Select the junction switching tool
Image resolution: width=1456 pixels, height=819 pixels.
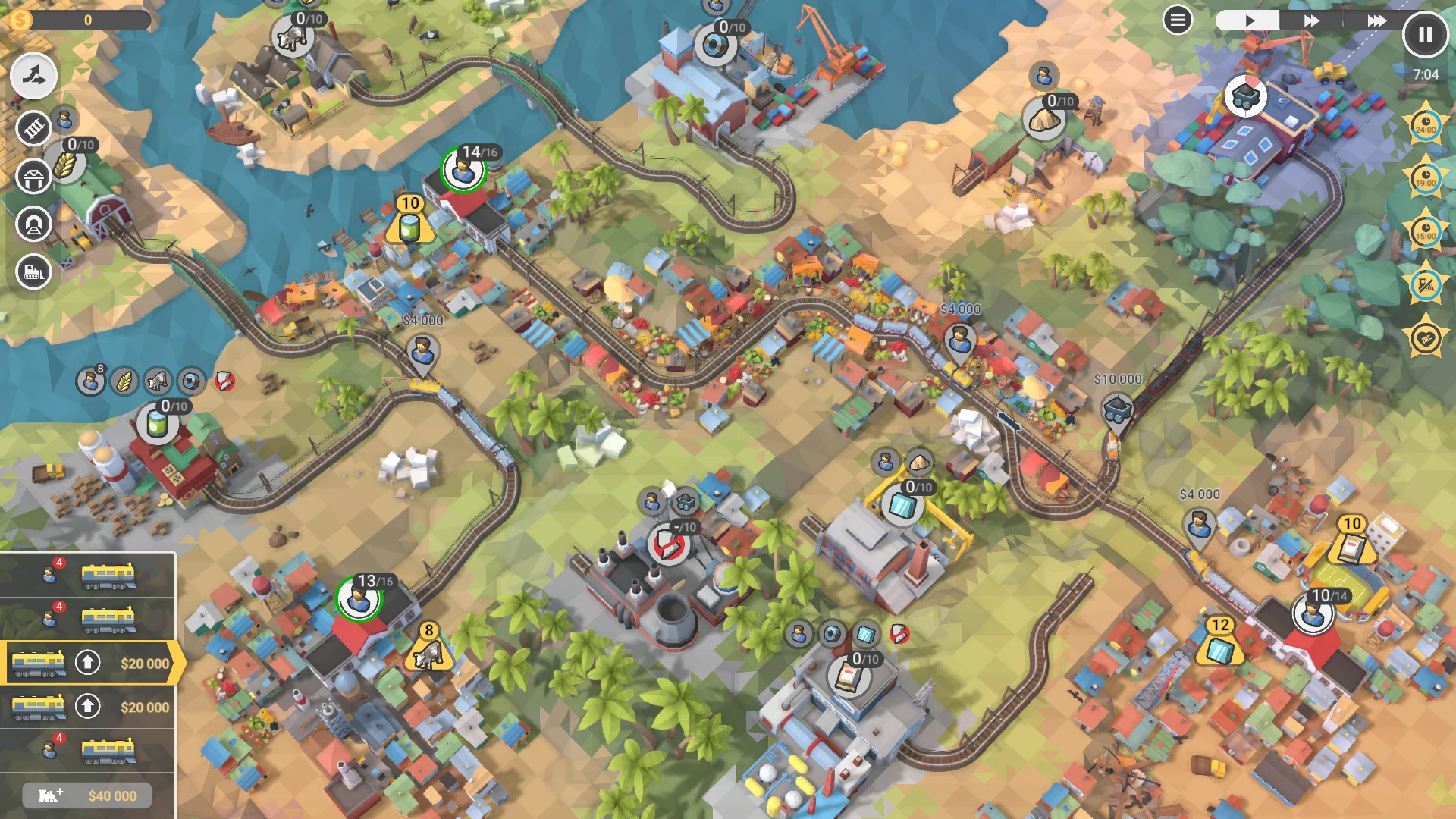coord(33,76)
